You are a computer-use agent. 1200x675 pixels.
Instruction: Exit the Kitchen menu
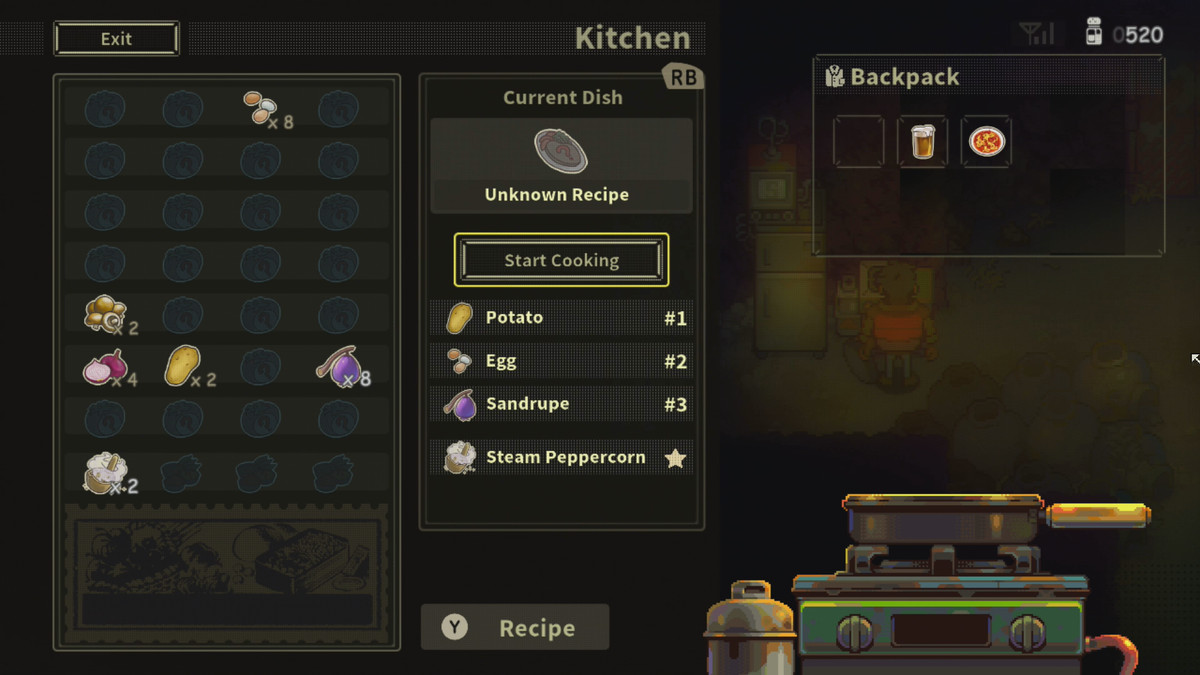[x=117, y=39]
